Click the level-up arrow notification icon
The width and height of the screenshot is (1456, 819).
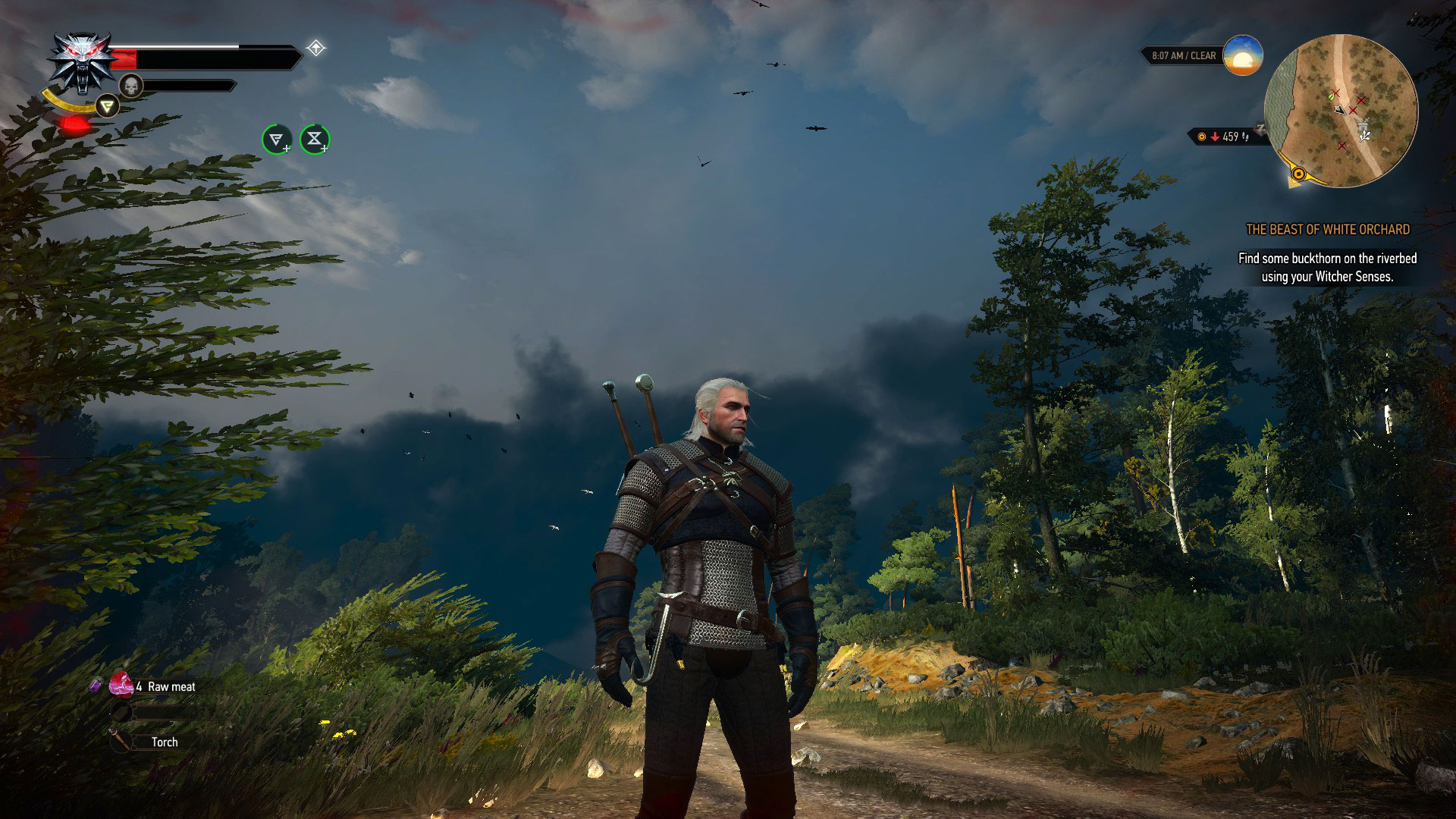click(x=315, y=48)
